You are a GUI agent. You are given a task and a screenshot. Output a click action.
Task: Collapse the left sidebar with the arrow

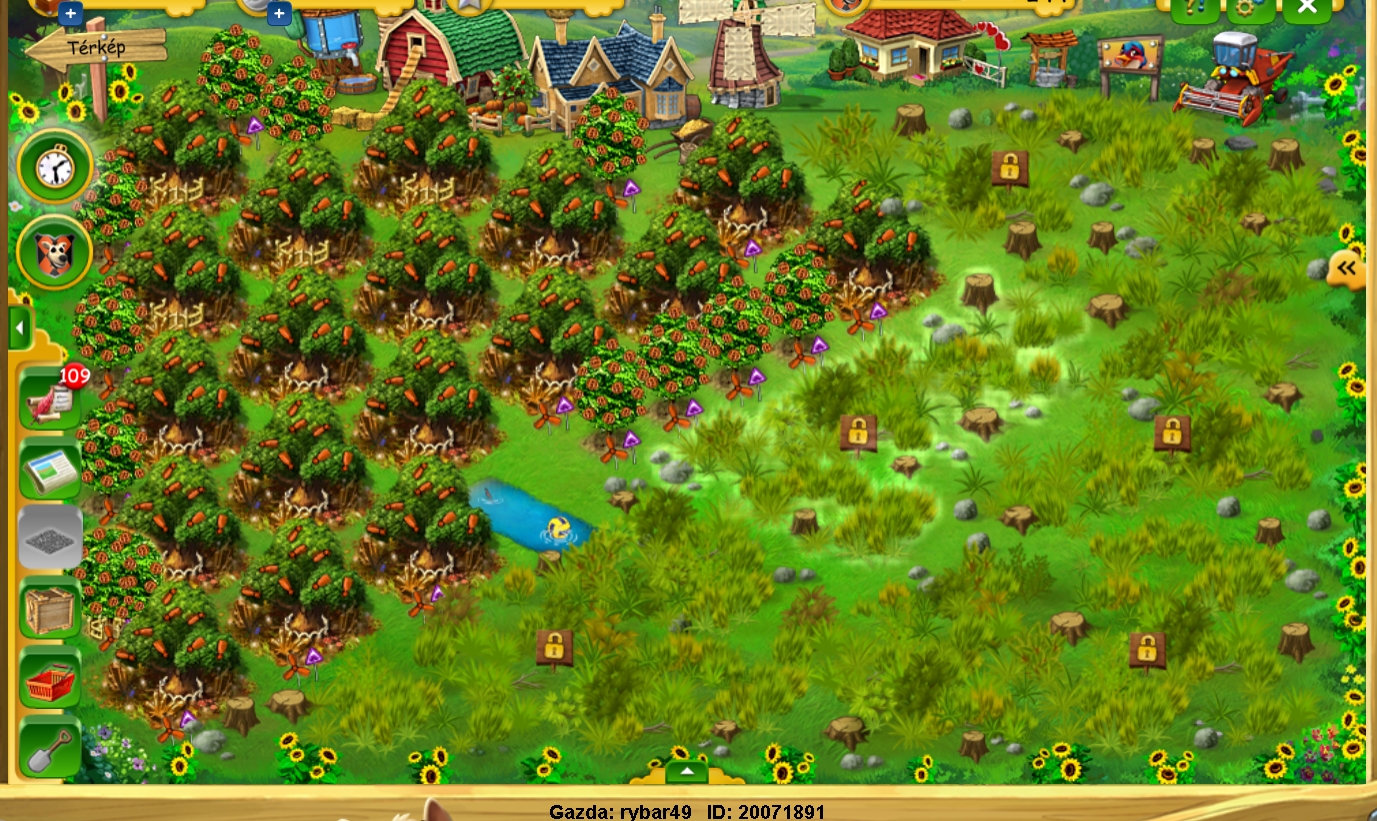click(19, 327)
